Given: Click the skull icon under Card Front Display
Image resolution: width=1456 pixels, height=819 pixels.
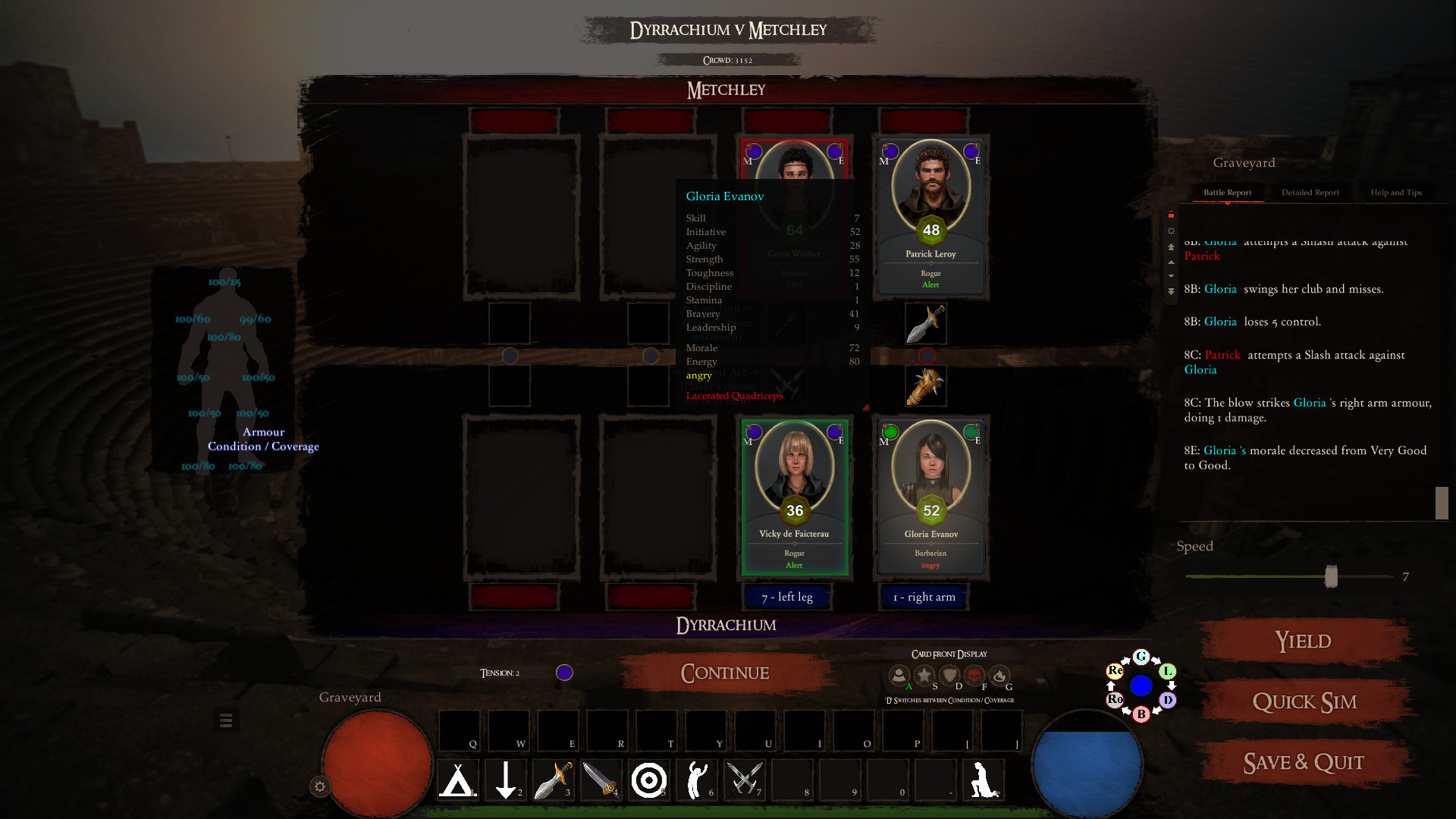Looking at the screenshot, I should 974,675.
